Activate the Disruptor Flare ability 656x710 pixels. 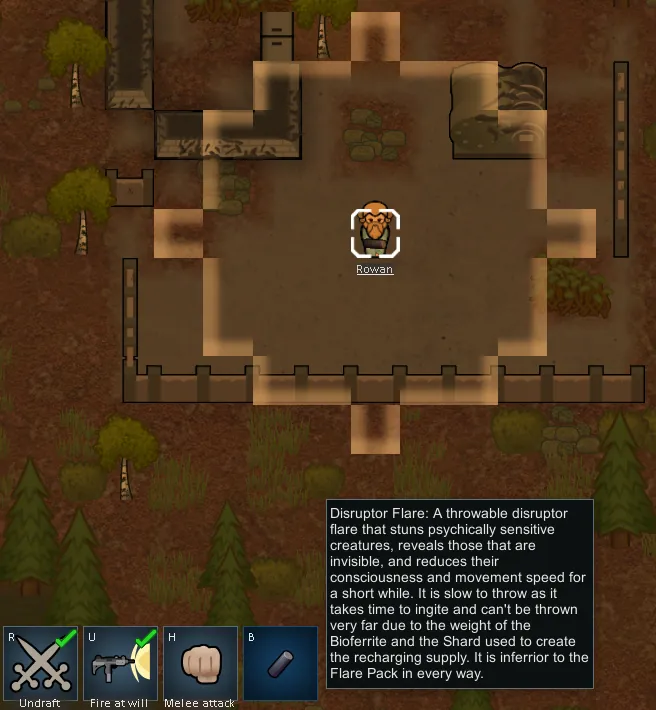point(280,663)
